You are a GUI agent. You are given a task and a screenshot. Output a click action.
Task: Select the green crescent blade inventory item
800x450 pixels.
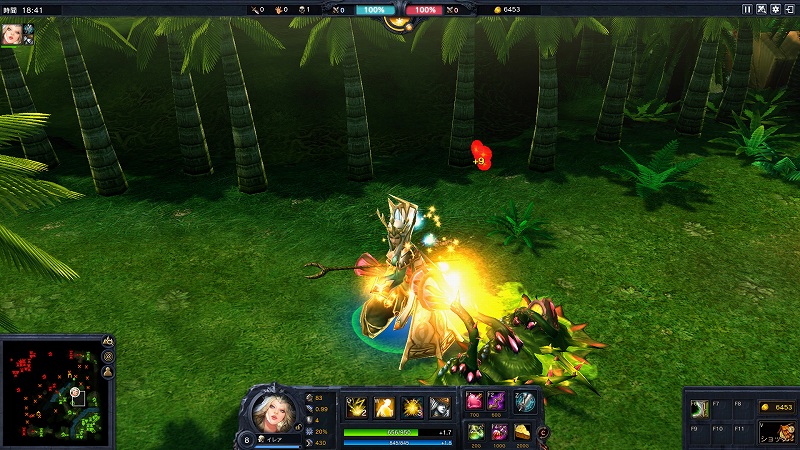click(700, 408)
